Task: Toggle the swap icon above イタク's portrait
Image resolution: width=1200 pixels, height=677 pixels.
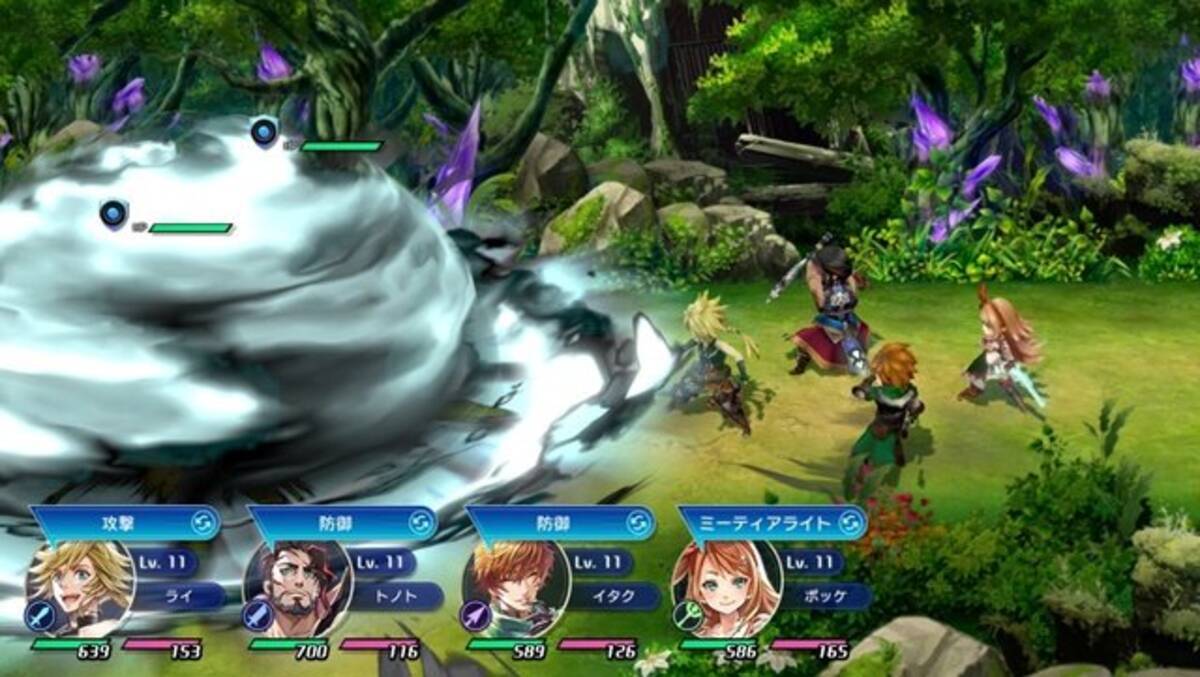Action: pos(638,523)
